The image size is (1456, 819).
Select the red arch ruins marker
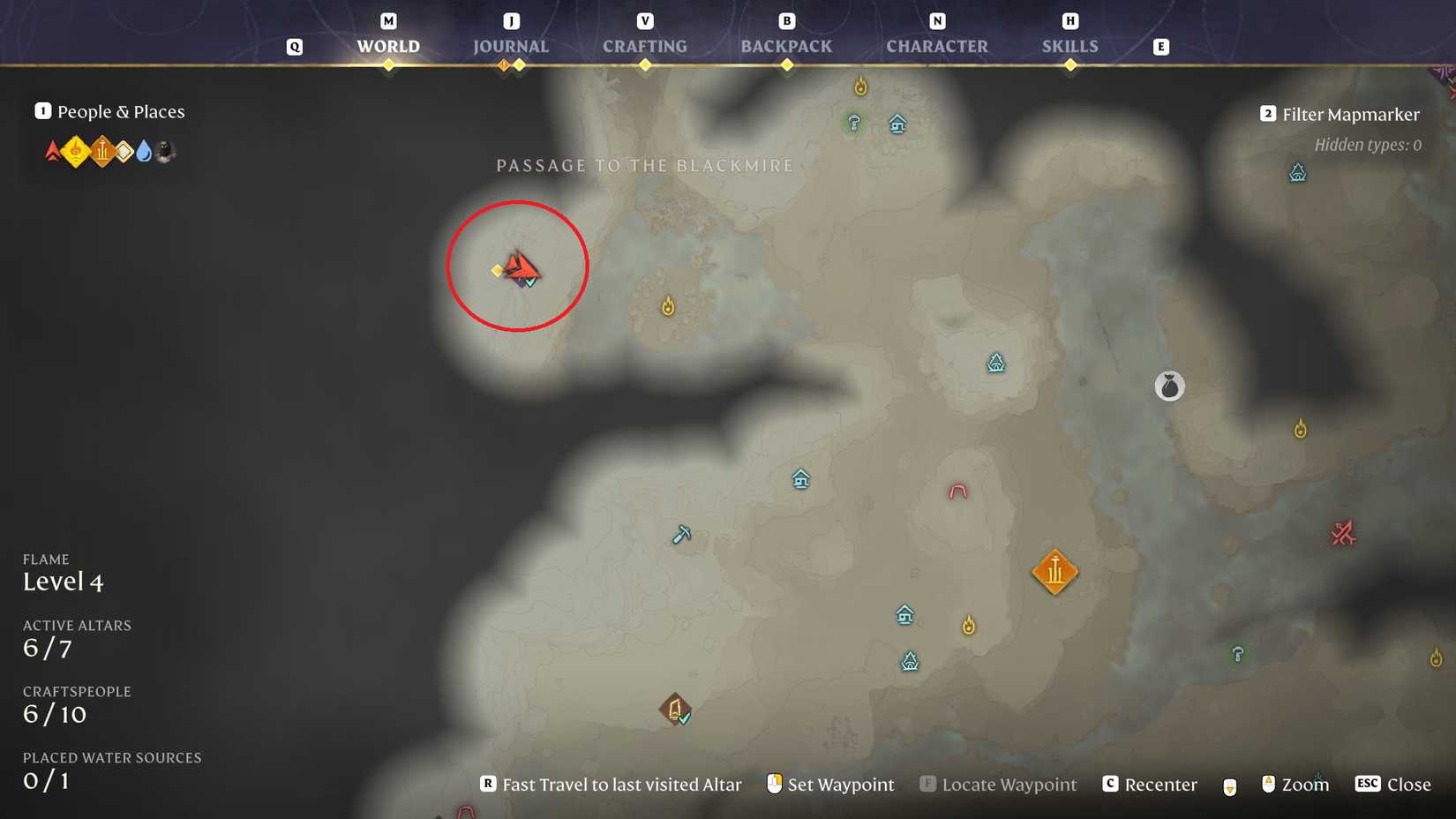957,492
